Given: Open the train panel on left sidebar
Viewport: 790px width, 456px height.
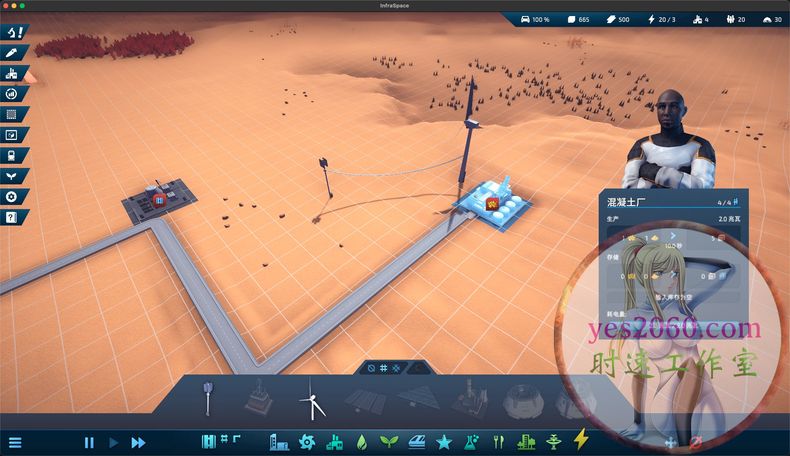Looking at the screenshot, I should (x=11, y=155).
